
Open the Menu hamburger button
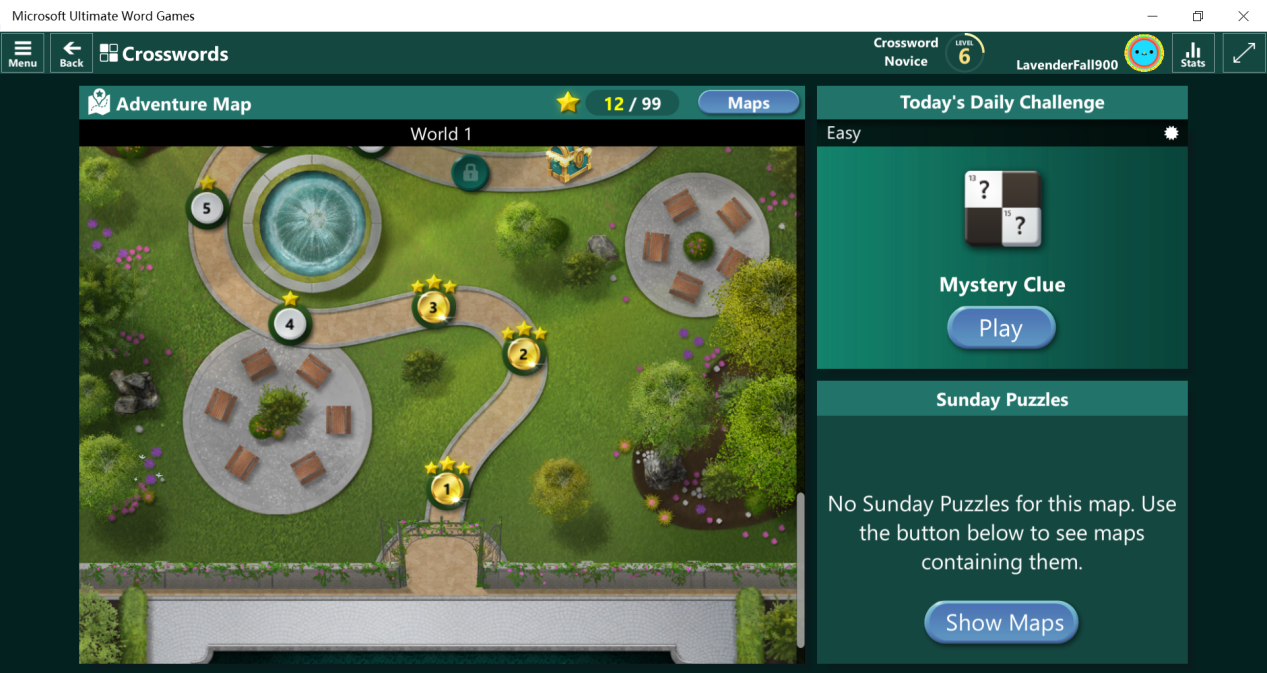[22, 53]
